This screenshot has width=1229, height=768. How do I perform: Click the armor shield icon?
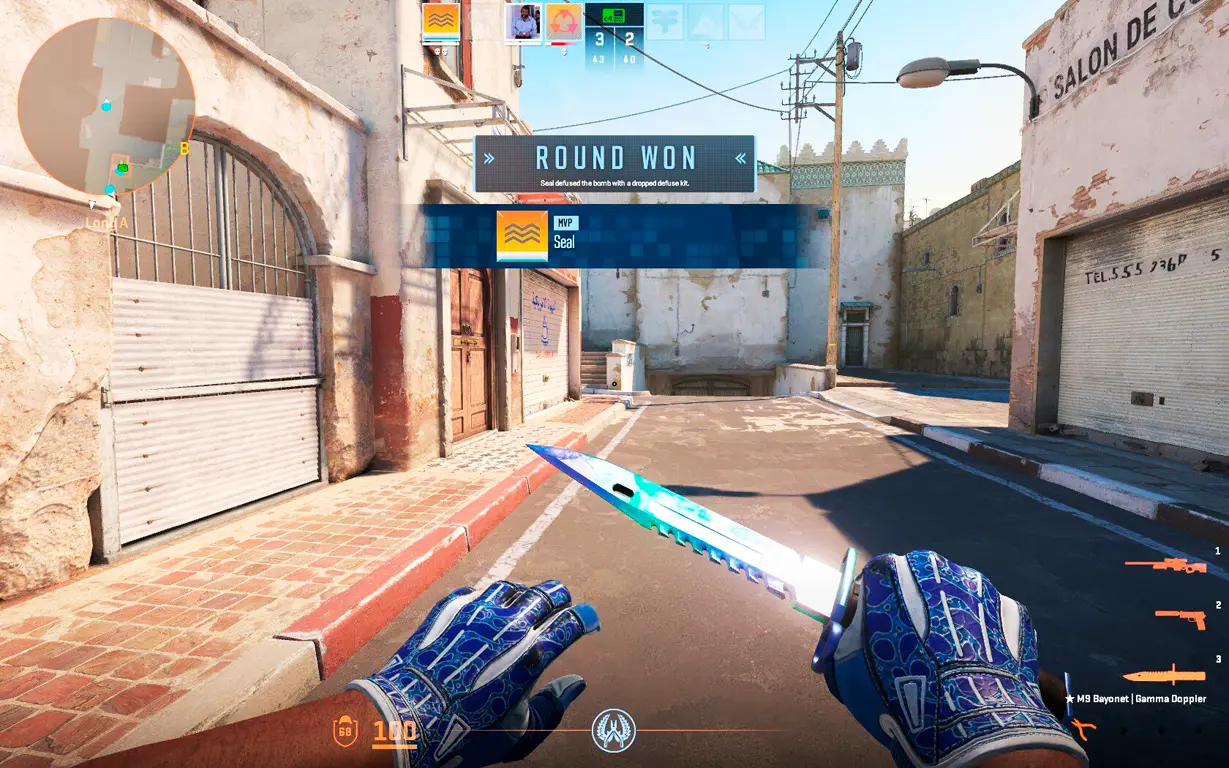[x=344, y=732]
